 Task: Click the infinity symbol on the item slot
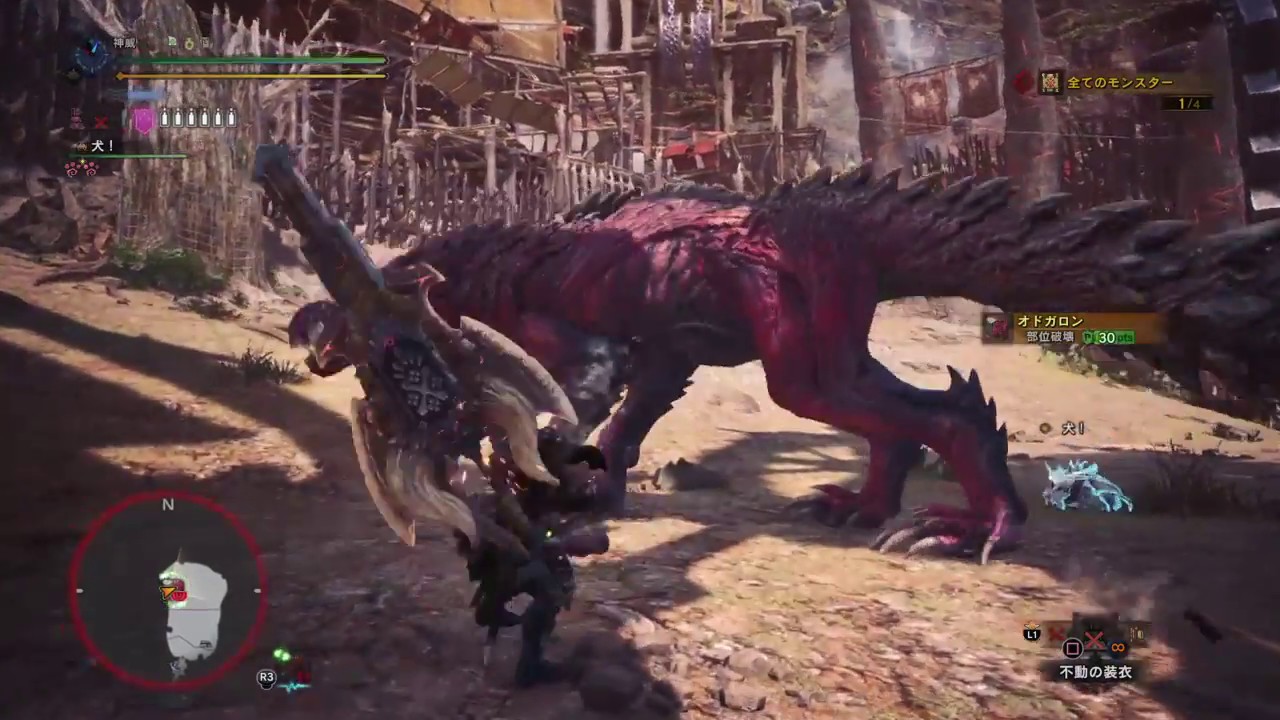(1118, 647)
